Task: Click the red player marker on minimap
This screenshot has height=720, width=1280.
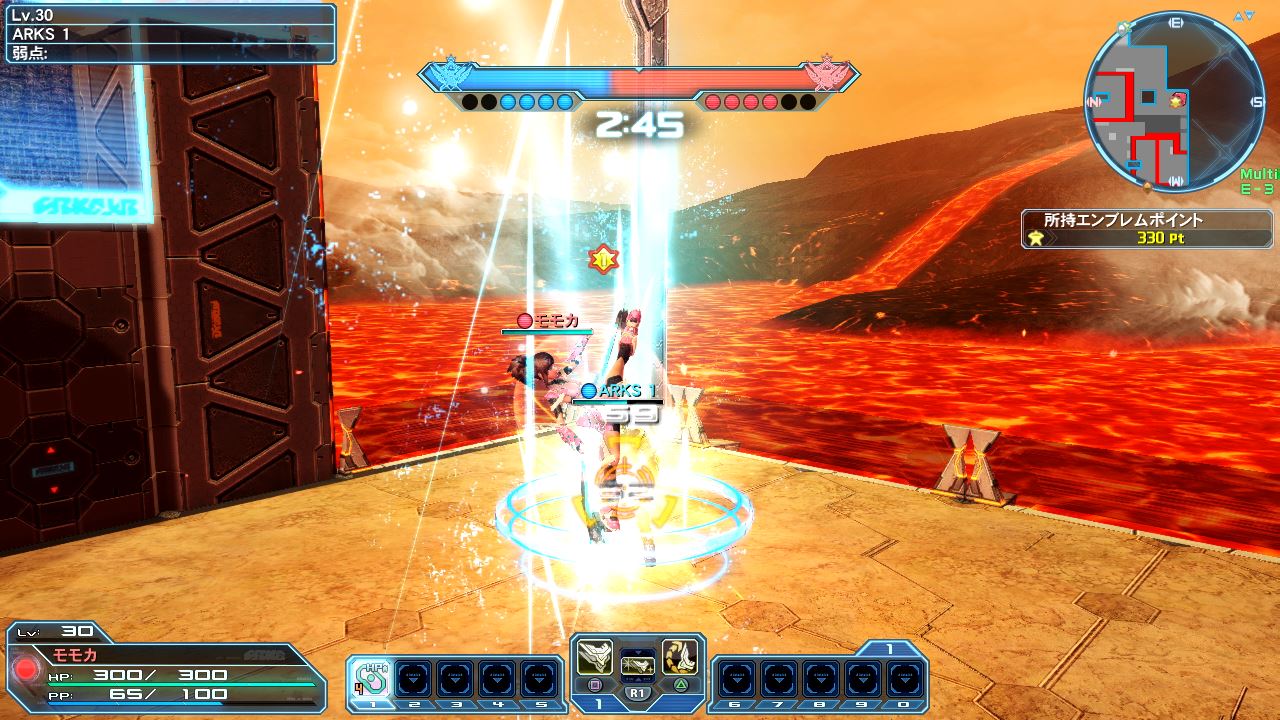Action: tap(1179, 98)
